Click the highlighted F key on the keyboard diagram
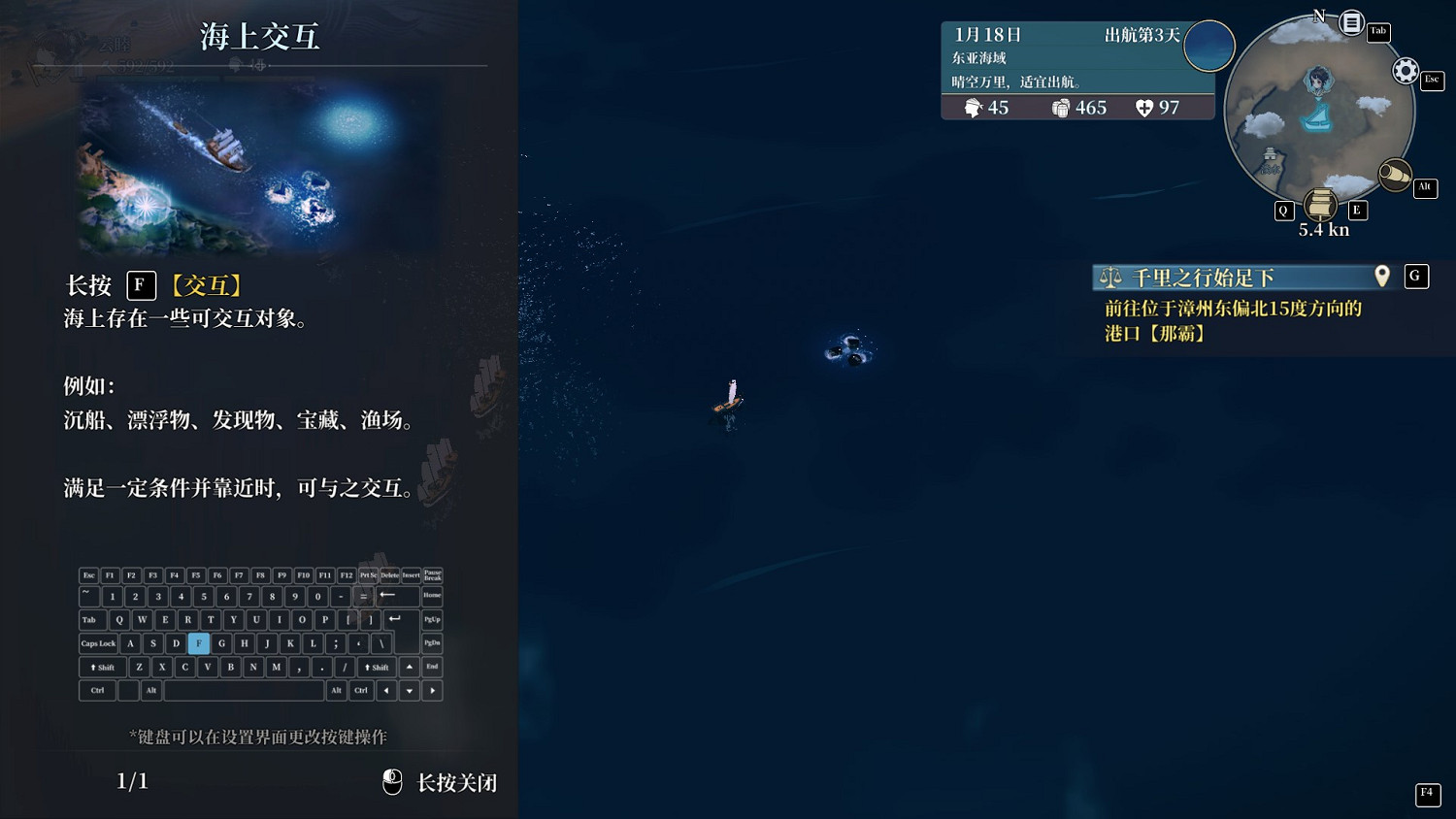The height and width of the screenshot is (819, 1456). 198,643
